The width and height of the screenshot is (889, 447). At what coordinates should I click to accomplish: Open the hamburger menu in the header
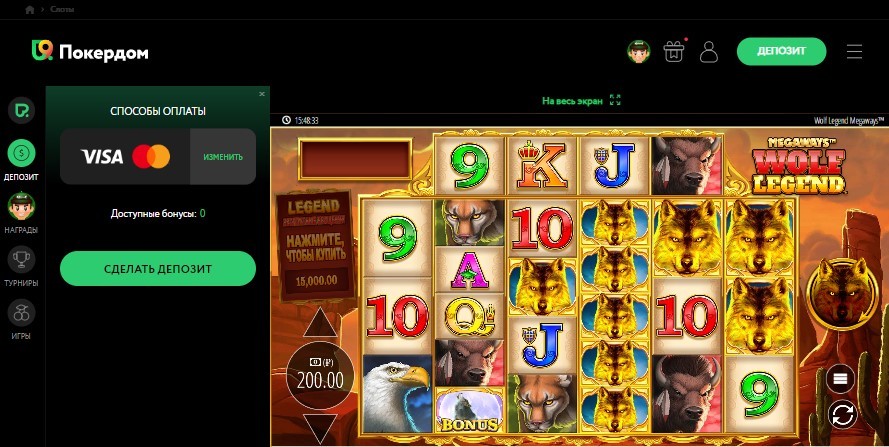[854, 51]
